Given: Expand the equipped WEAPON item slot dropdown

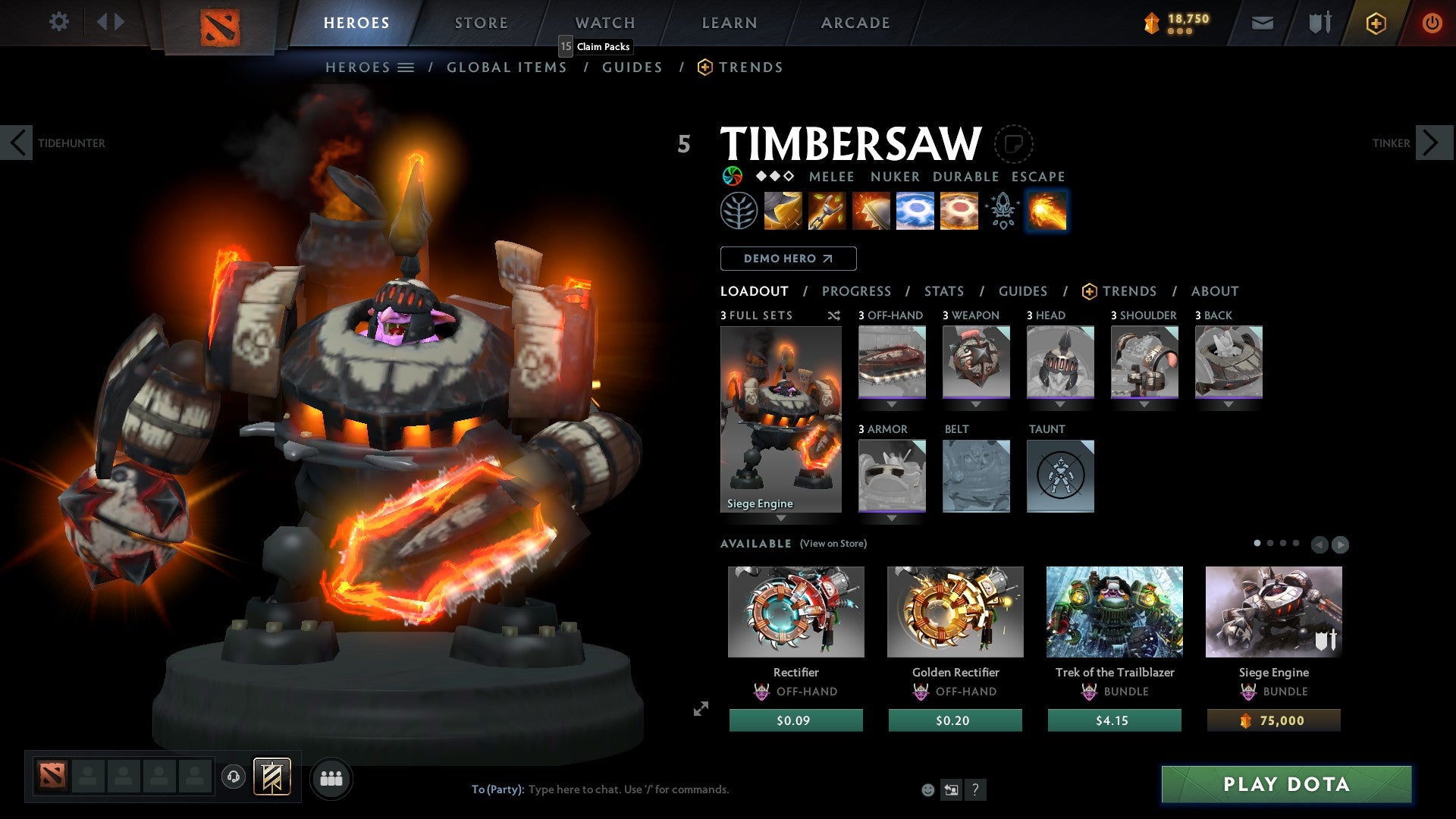Looking at the screenshot, I should tap(976, 404).
